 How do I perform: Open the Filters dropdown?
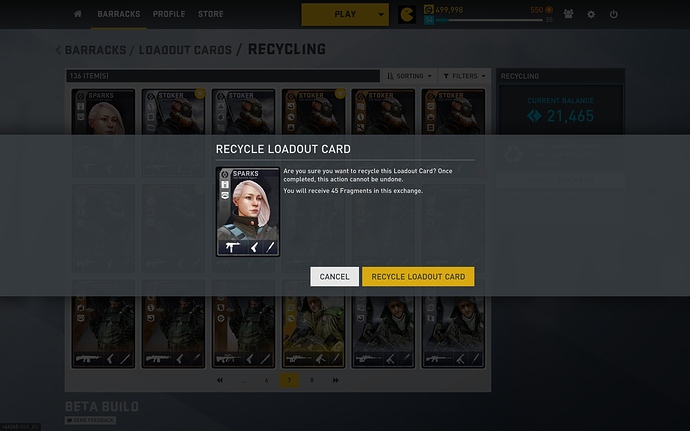pos(468,75)
